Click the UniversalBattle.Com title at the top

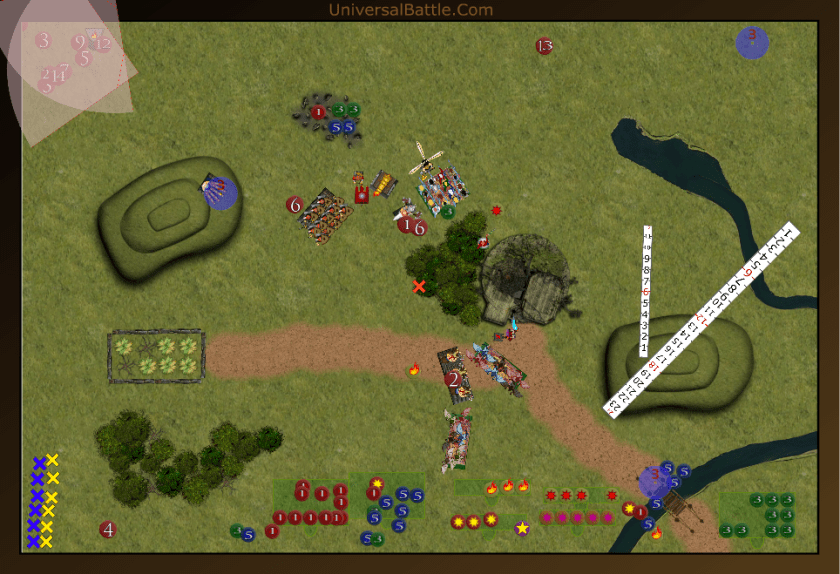[410, 10]
